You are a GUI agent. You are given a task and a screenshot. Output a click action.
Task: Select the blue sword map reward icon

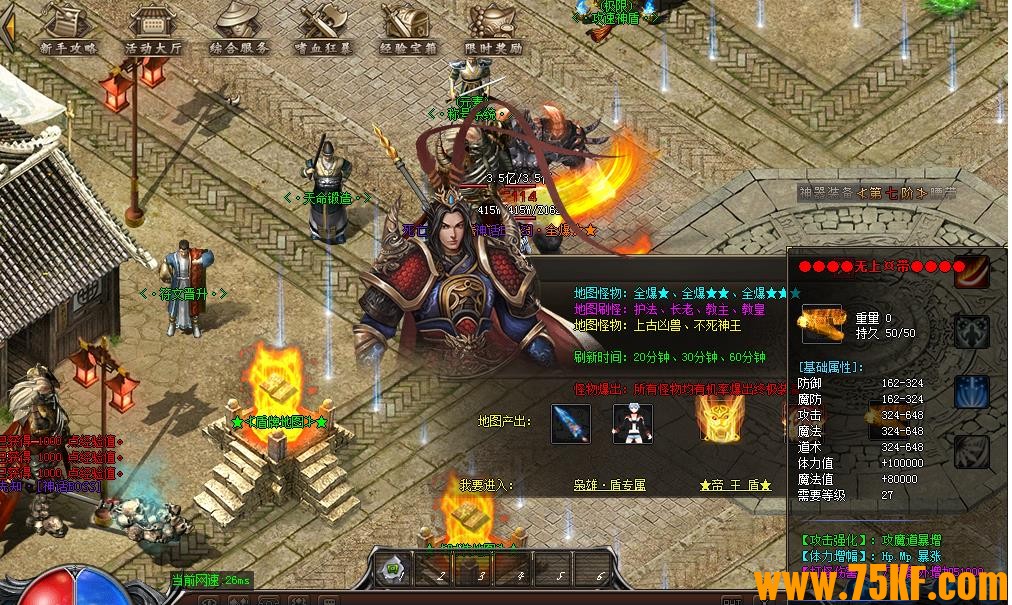click(x=571, y=424)
